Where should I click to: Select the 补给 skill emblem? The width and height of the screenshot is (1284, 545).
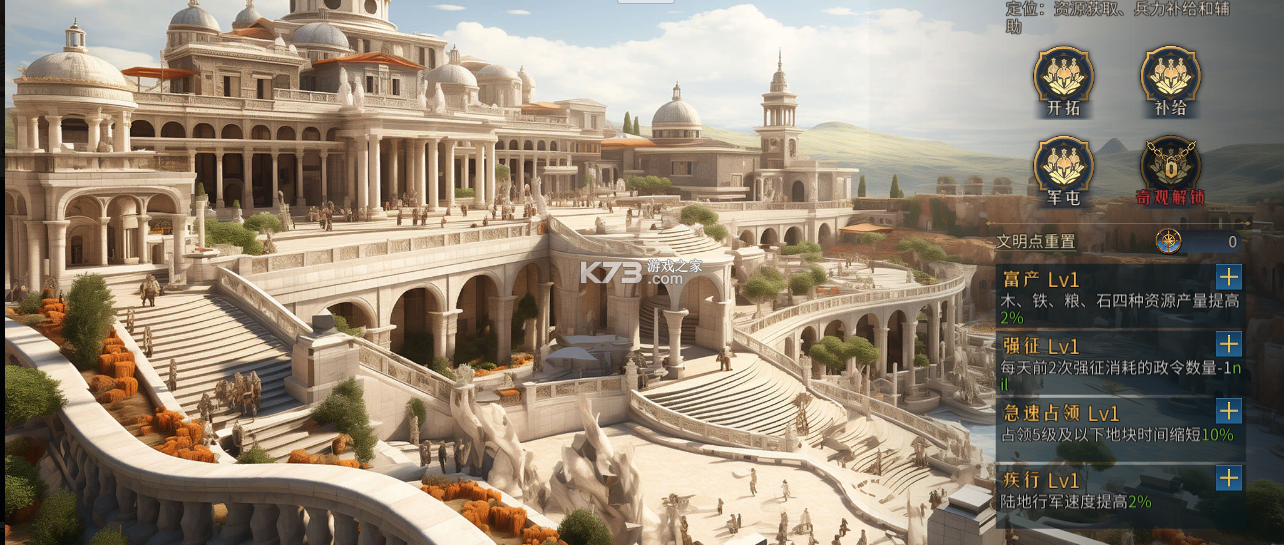click(x=1170, y=76)
